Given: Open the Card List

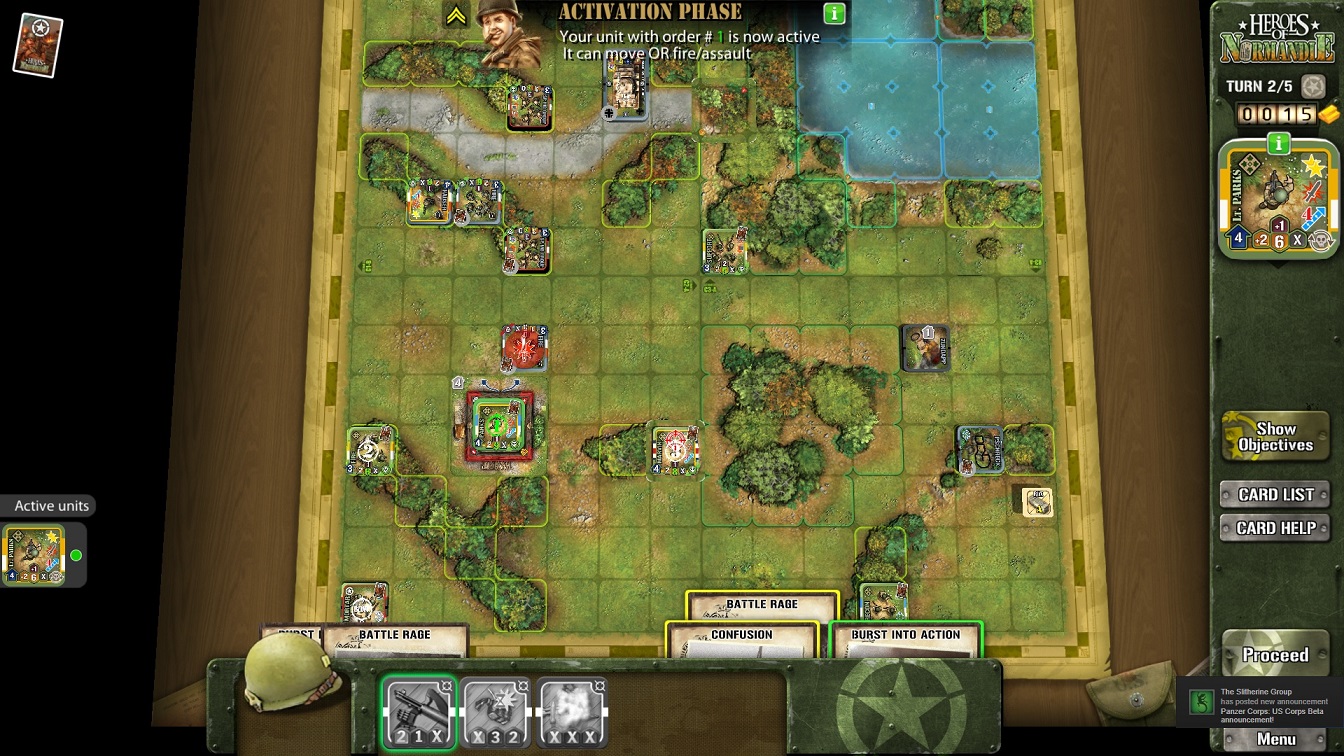Looking at the screenshot, I should (x=1275, y=494).
